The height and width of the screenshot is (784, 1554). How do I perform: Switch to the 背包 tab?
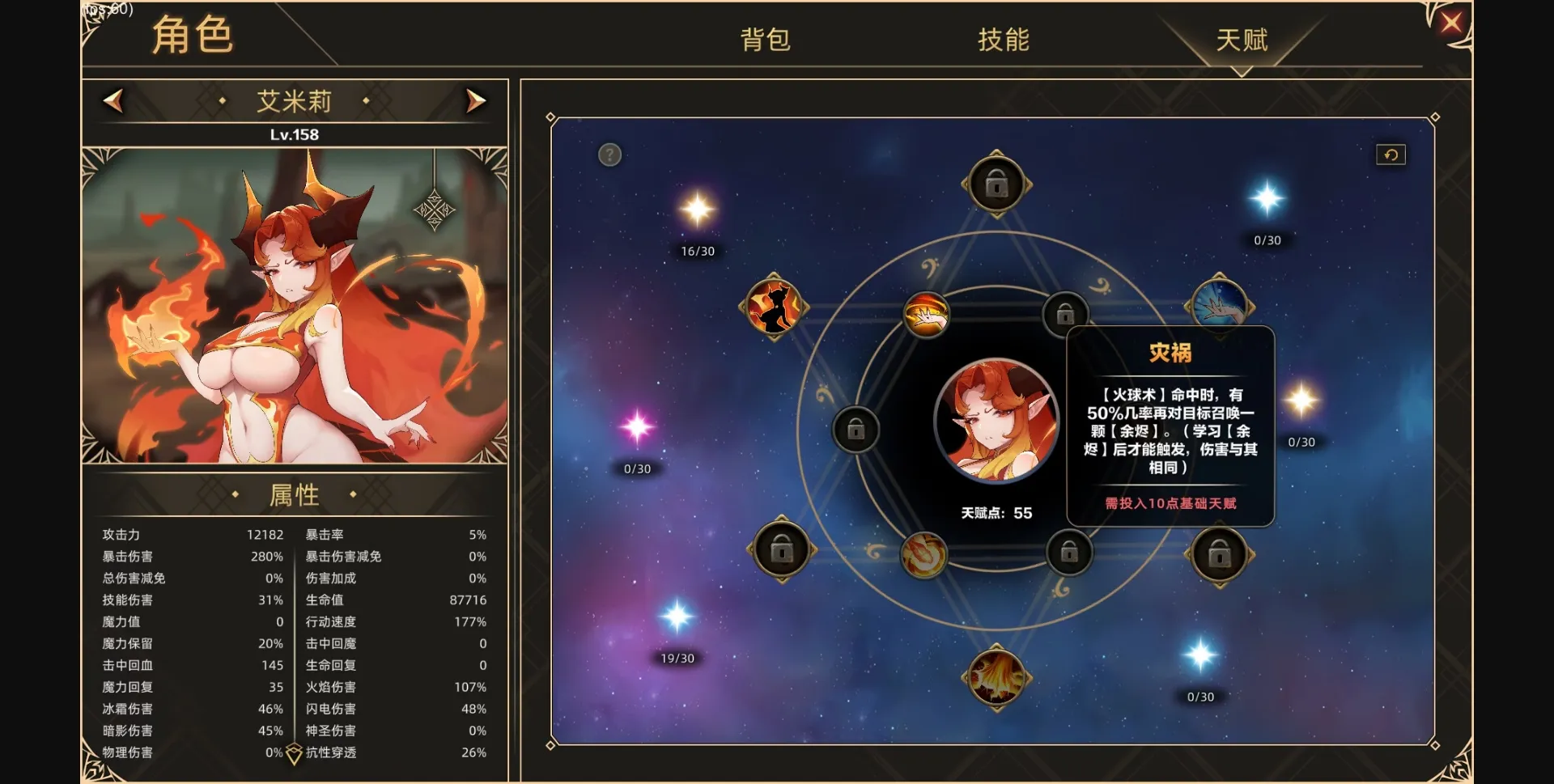point(764,39)
